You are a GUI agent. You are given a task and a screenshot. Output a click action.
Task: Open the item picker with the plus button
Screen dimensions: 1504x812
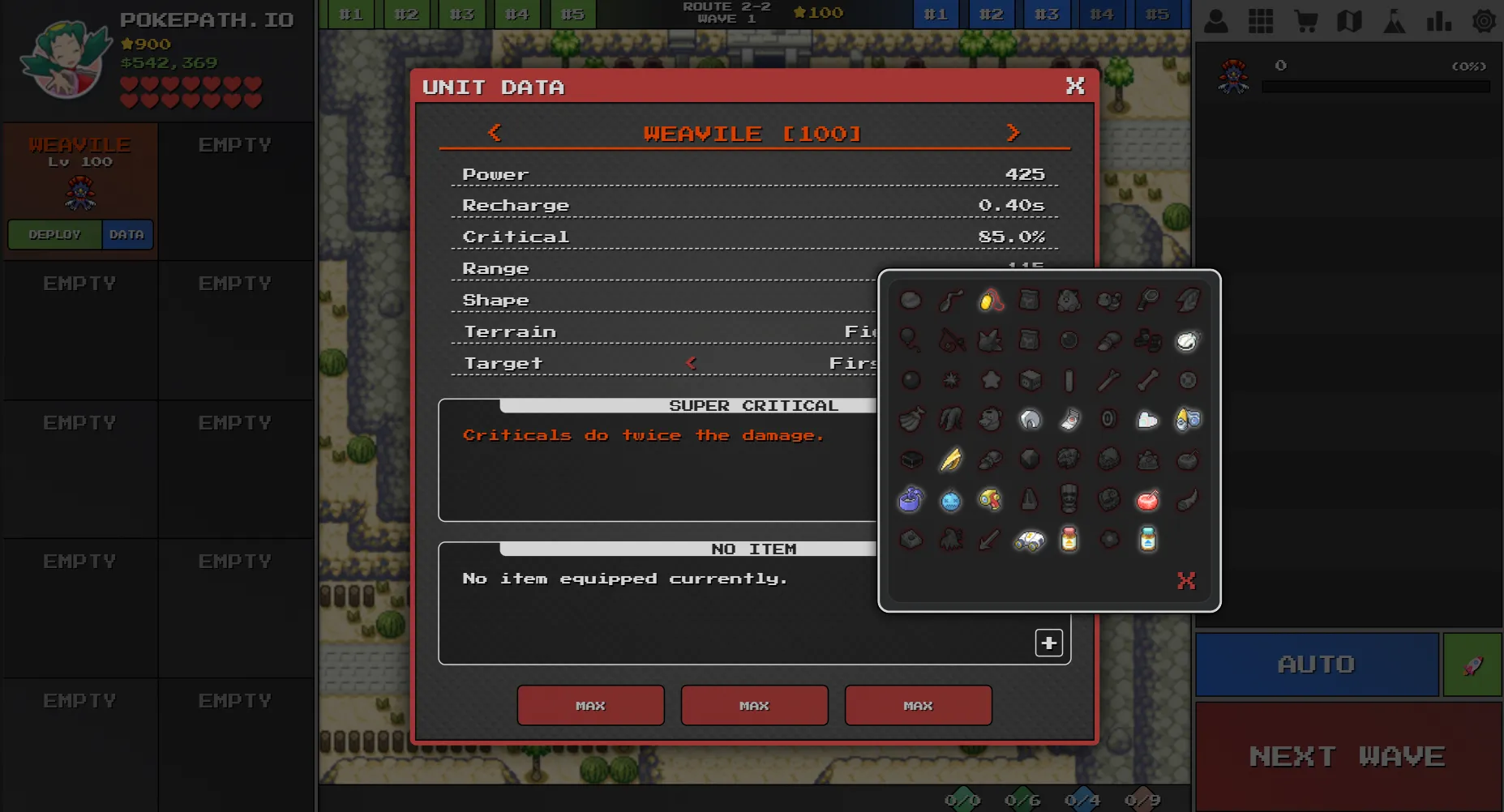pyautogui.click(x=1048, y=643)
